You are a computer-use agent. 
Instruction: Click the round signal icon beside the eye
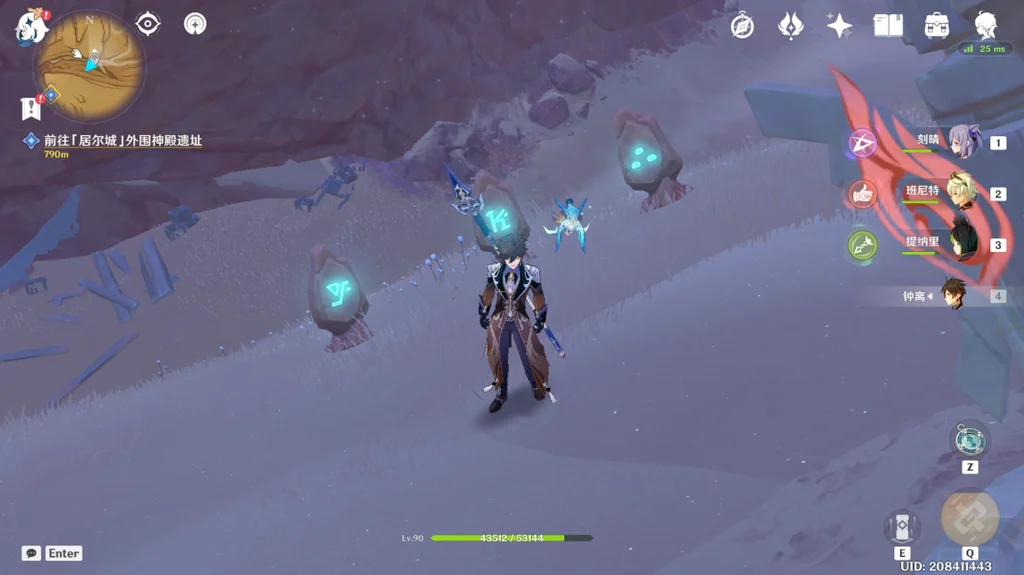tap(195, 24)
